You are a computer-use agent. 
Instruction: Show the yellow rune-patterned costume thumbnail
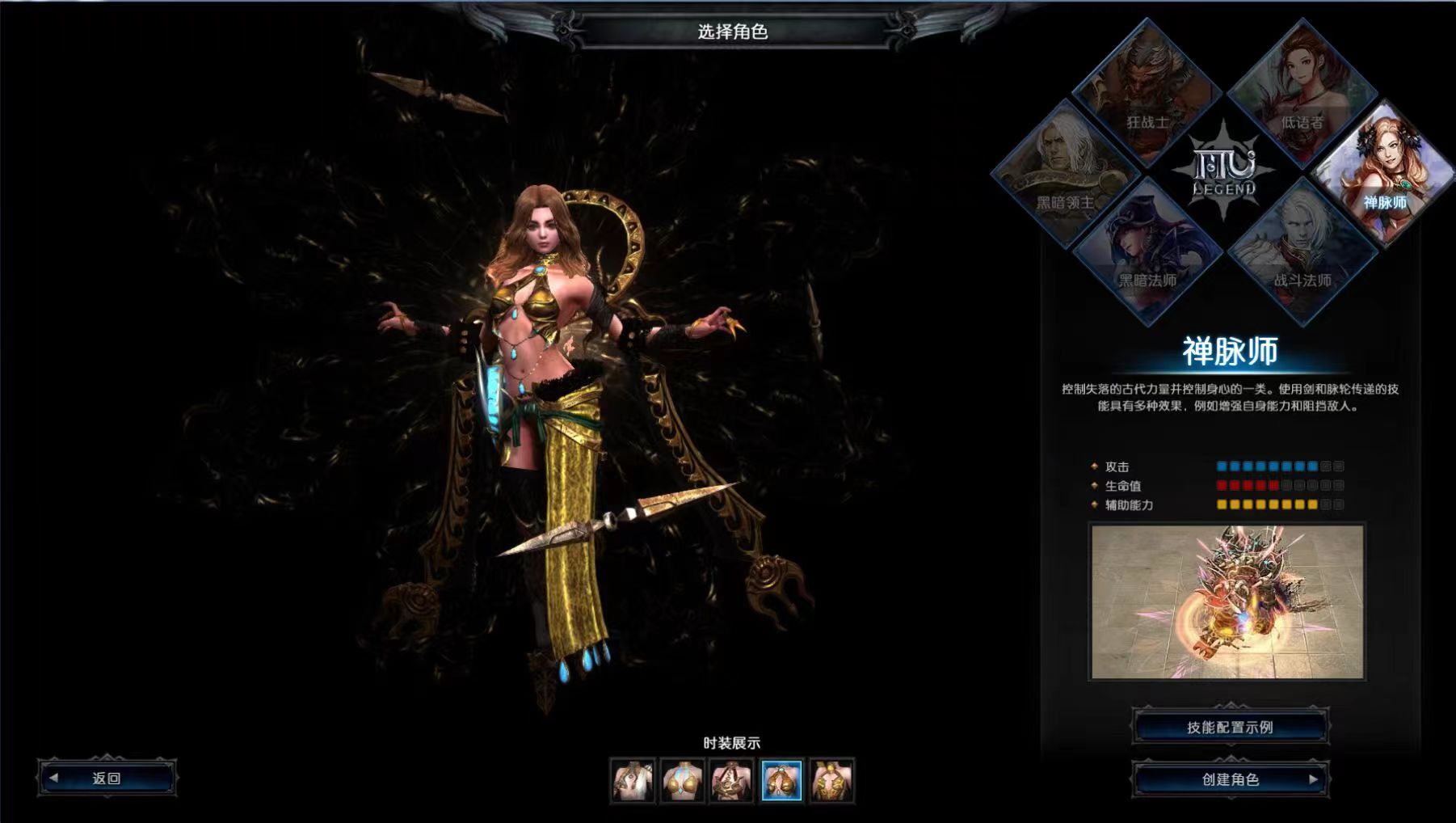point(831,781)
